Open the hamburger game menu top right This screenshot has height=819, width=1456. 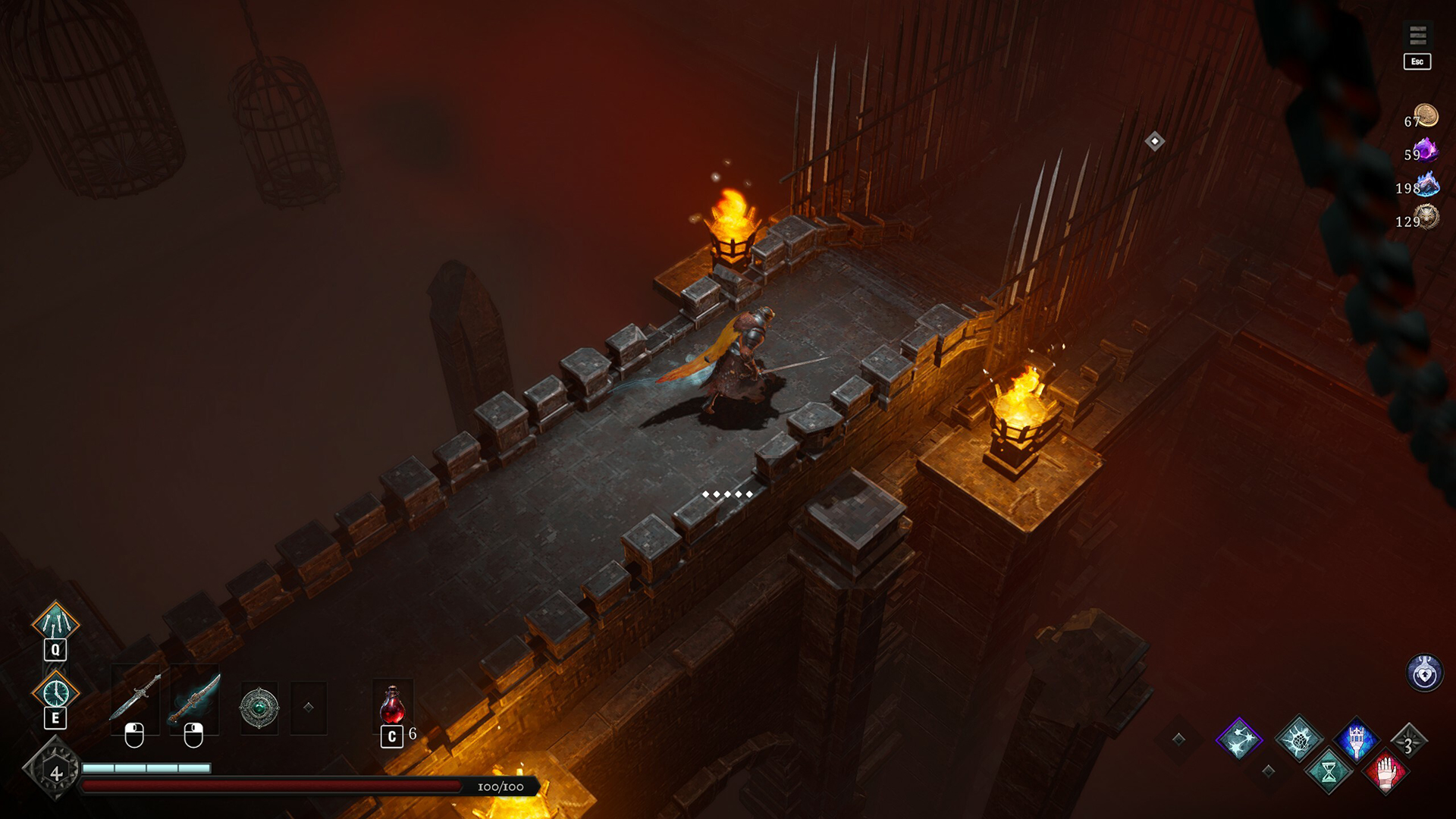1417,35
